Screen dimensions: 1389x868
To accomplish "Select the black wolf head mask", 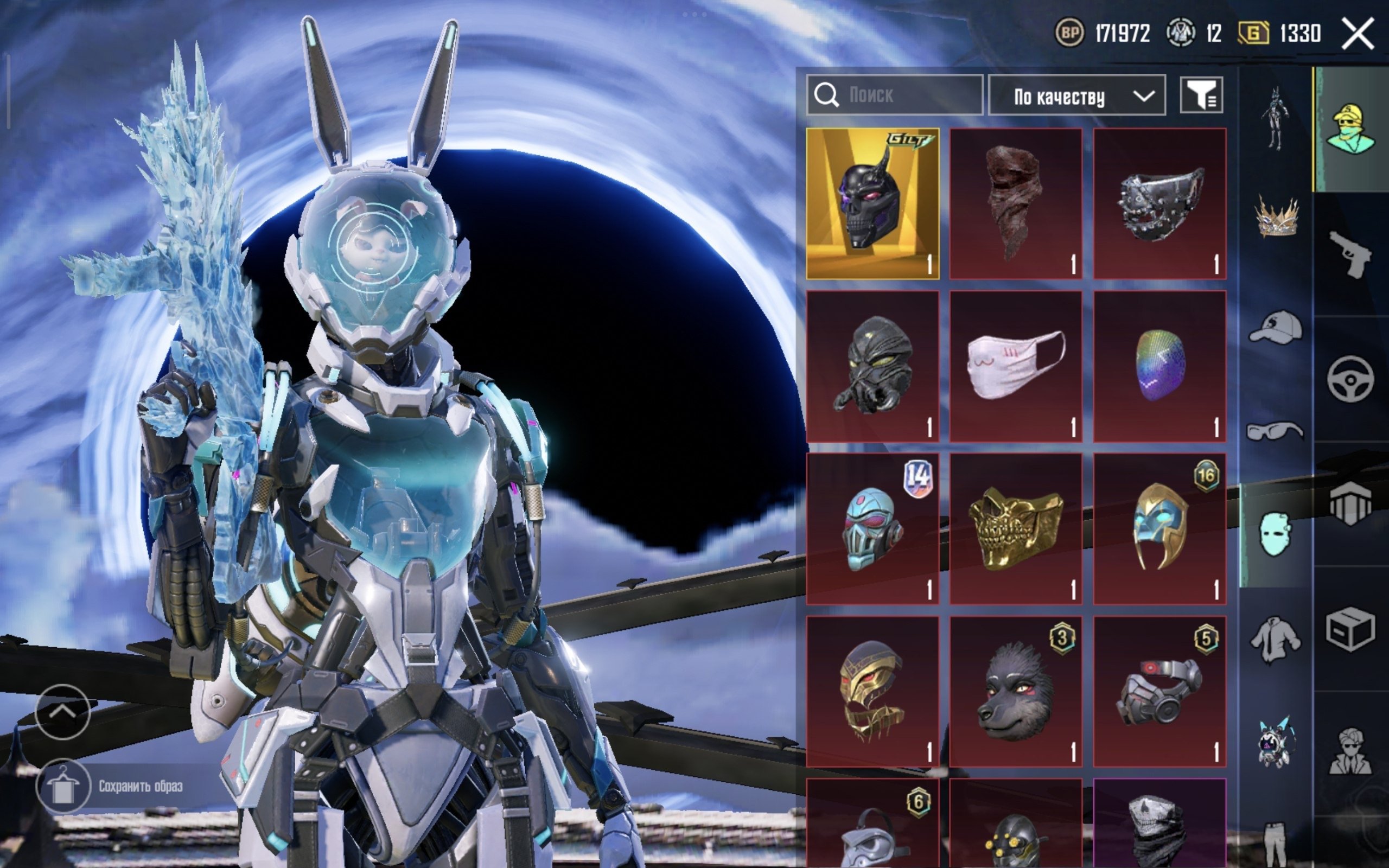I will 1016,692.
